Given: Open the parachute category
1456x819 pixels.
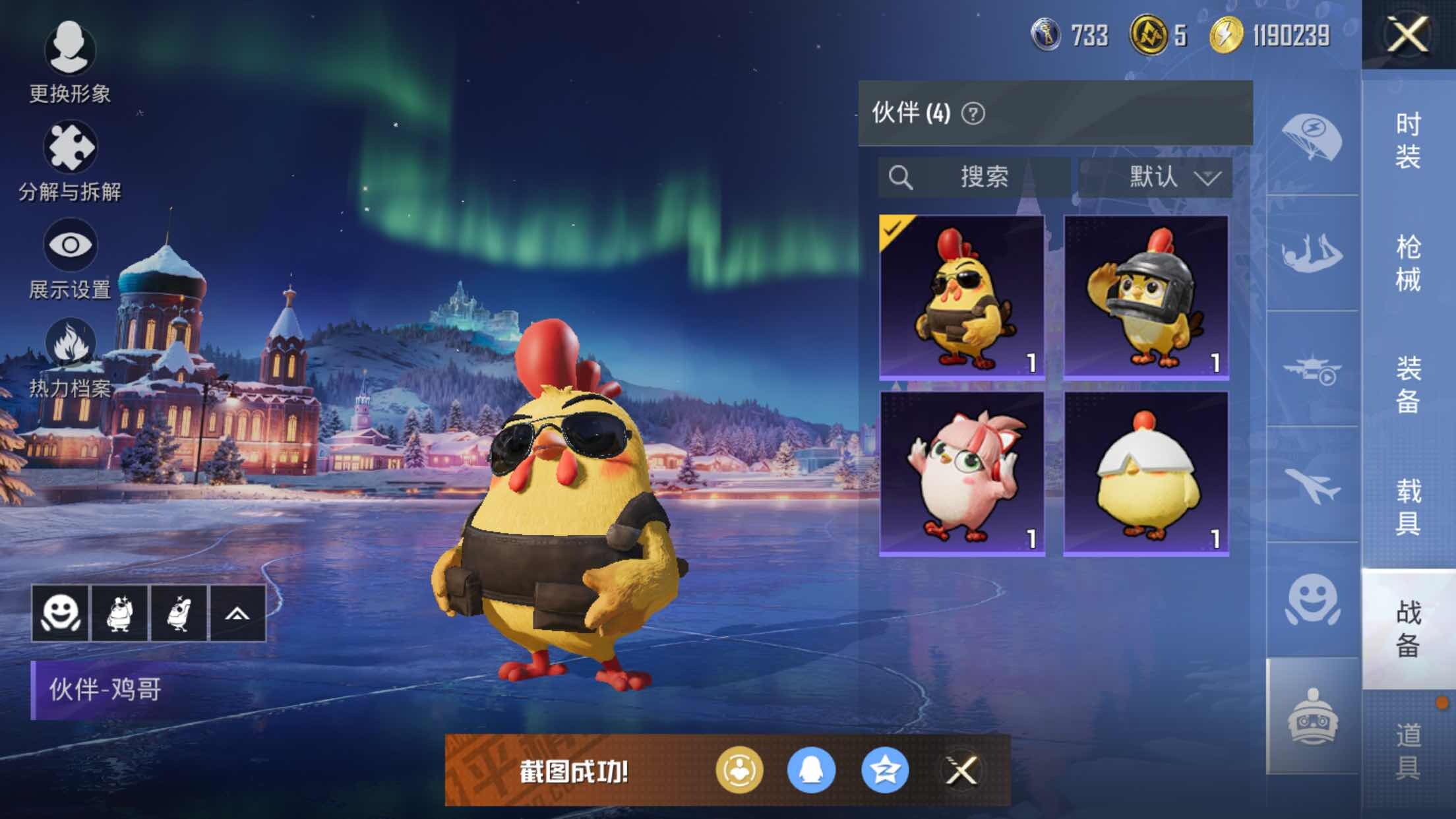Looking at the screenshot, I should click(1312, 138).
